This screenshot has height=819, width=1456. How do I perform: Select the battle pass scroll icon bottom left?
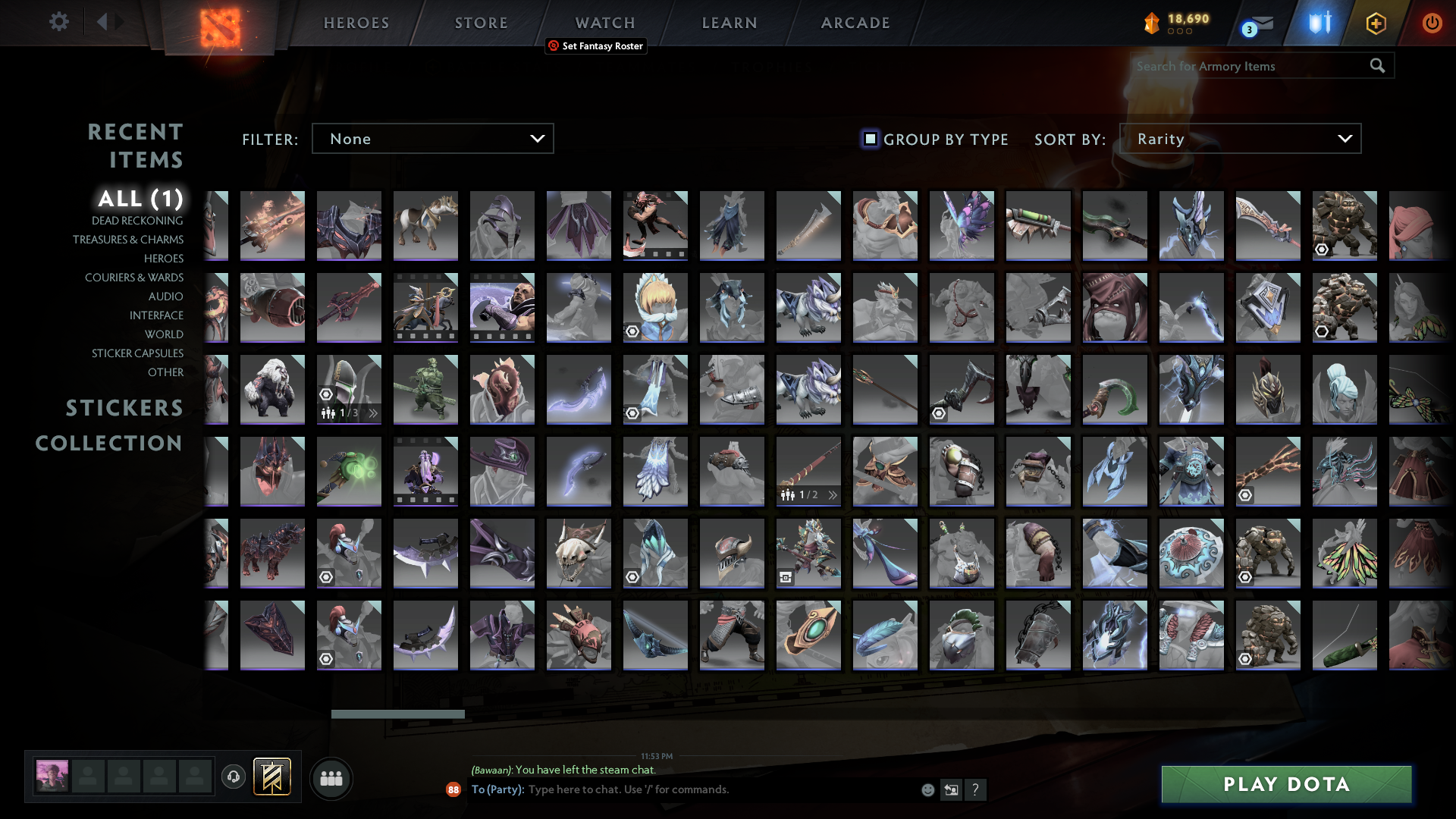click(x=274, y=777)
